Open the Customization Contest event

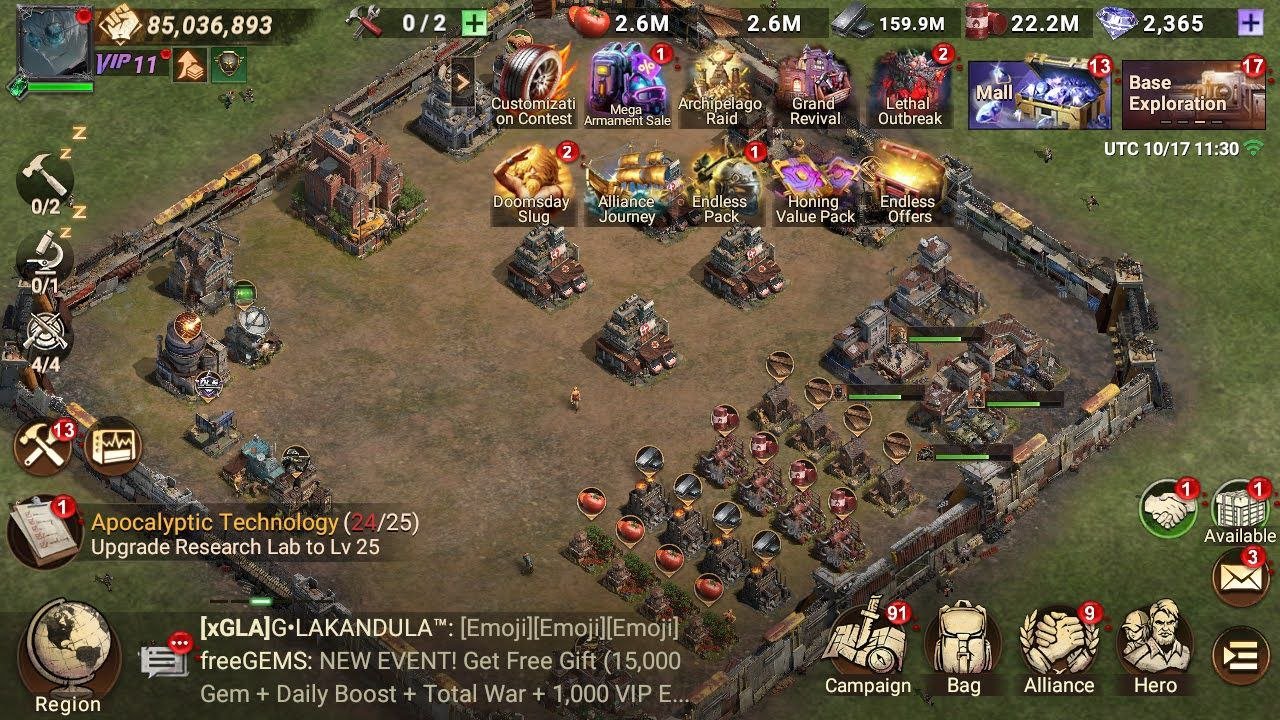tap(533, 87)
